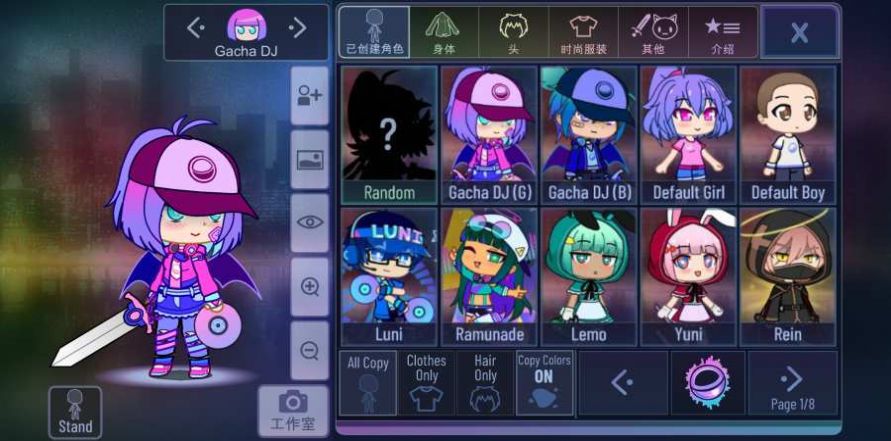Click the zoom-in magnifier button
The height and width of the screenshot is (441, 891).
point(310,287)
